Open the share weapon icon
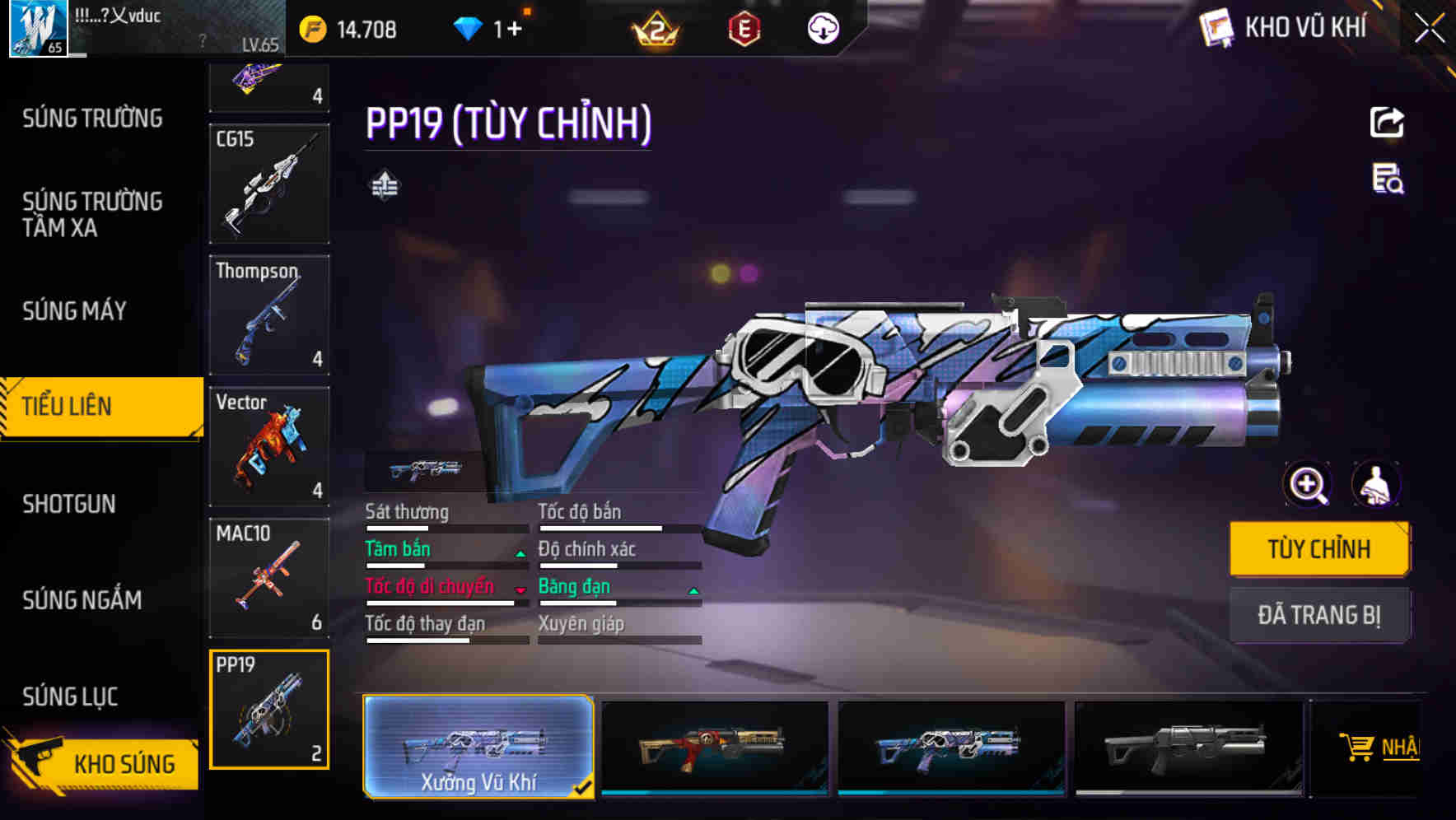The image size is (1456, 820). (1387, 122)
